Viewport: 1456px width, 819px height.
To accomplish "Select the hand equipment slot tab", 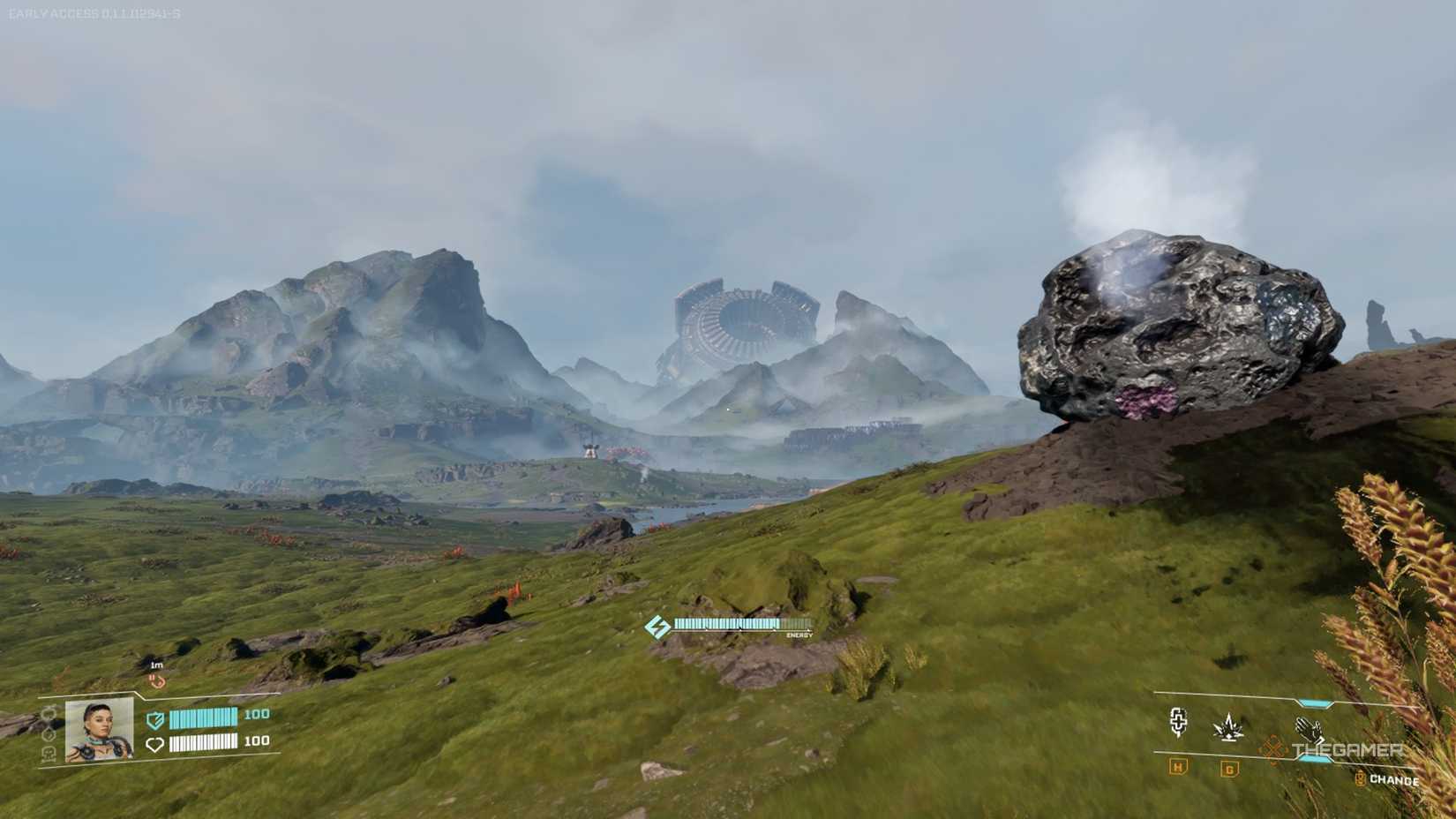I will [1310, 730].
